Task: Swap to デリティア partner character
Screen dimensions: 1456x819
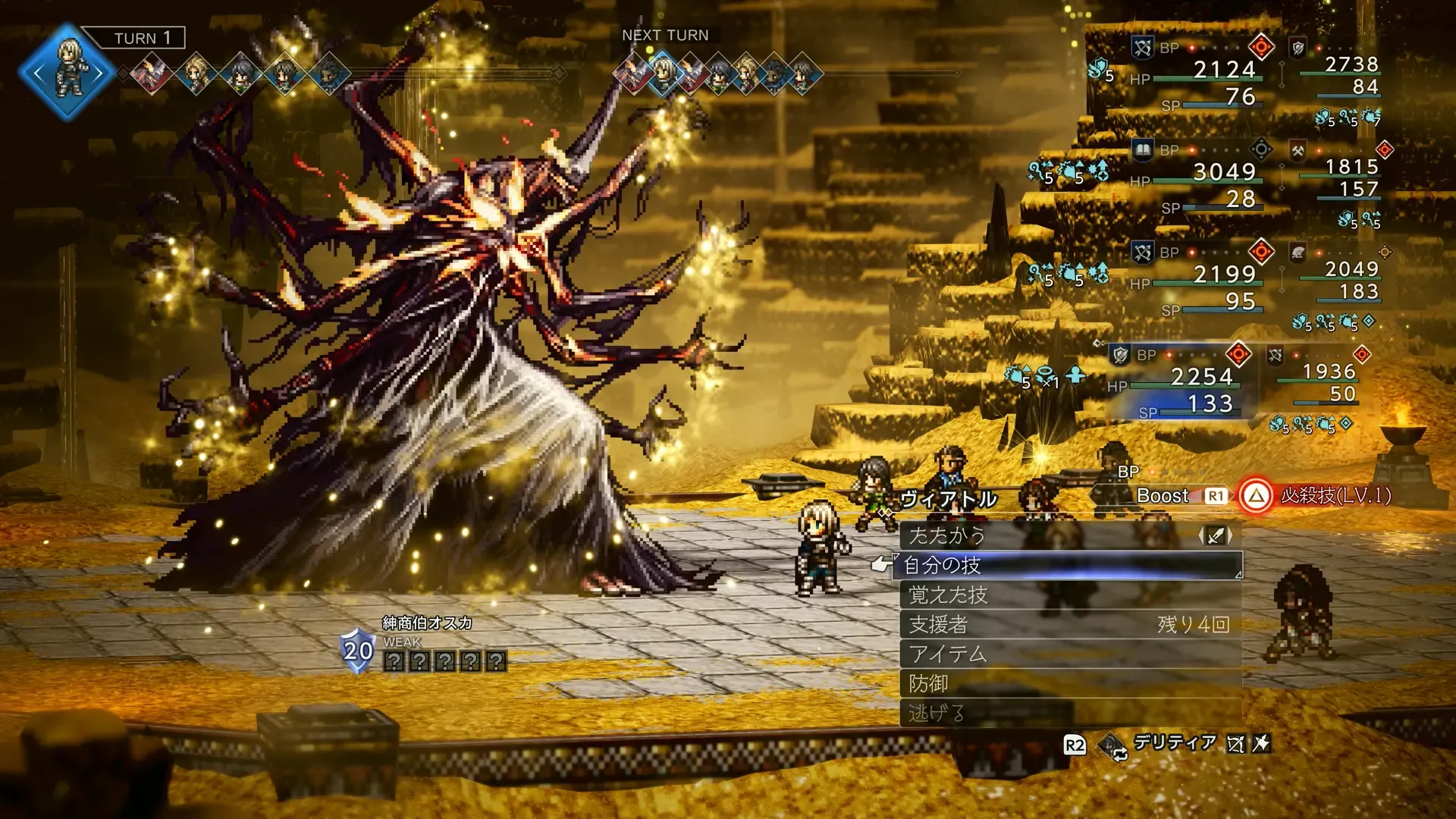Action: coord(1174,743)
